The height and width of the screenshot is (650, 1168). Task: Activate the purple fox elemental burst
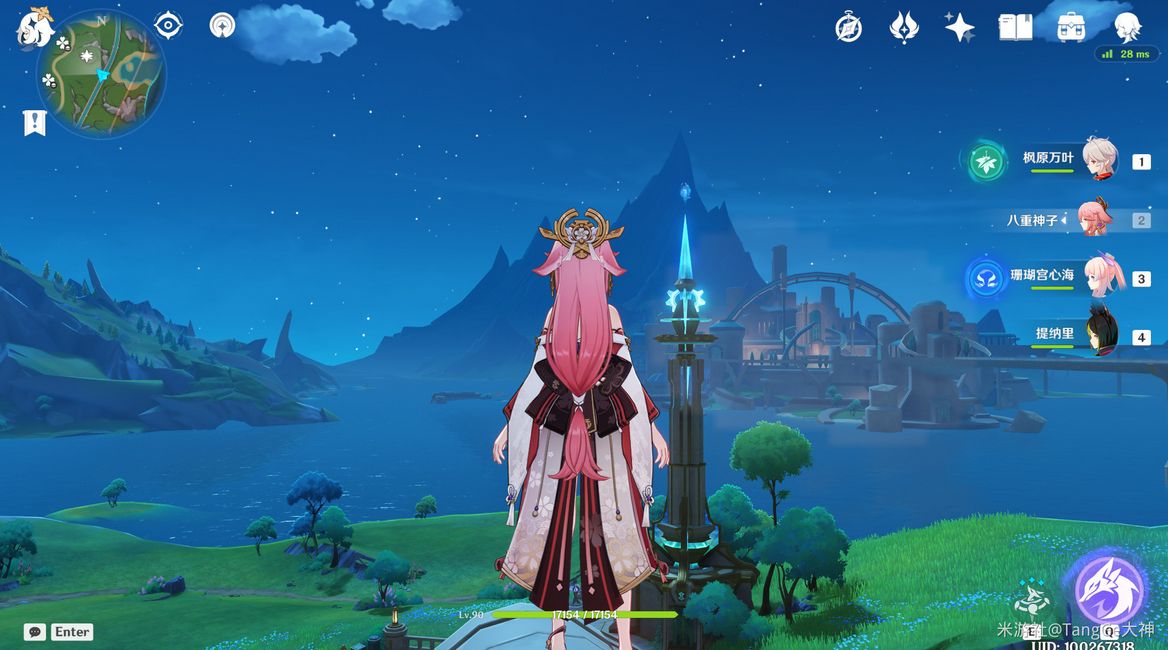click(x=1108, y=592)
